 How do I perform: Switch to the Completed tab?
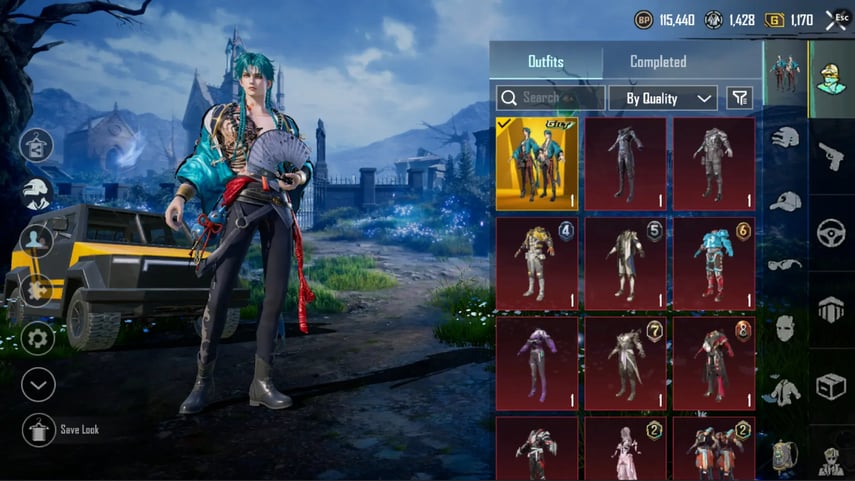point(658,62)
